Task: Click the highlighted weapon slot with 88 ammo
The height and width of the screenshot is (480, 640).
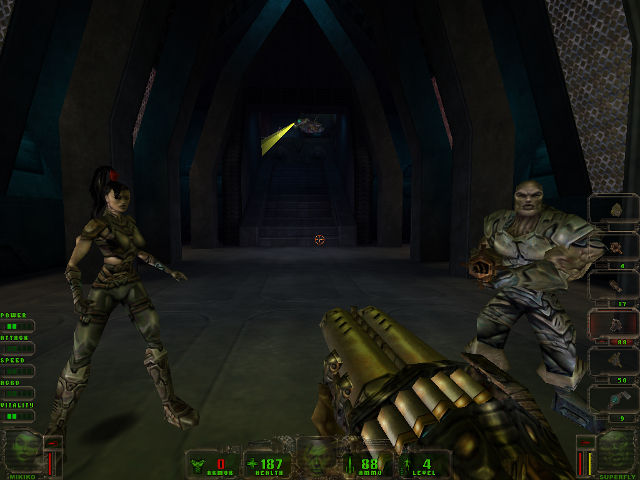Action: [x=612, y=324]
